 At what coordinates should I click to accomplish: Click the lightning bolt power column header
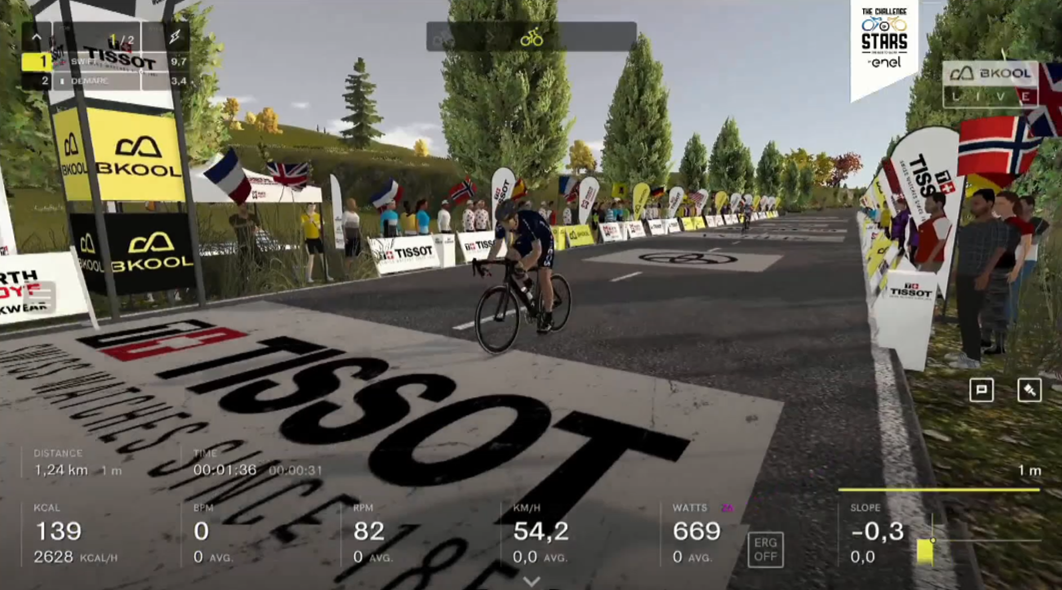point(177,39)
